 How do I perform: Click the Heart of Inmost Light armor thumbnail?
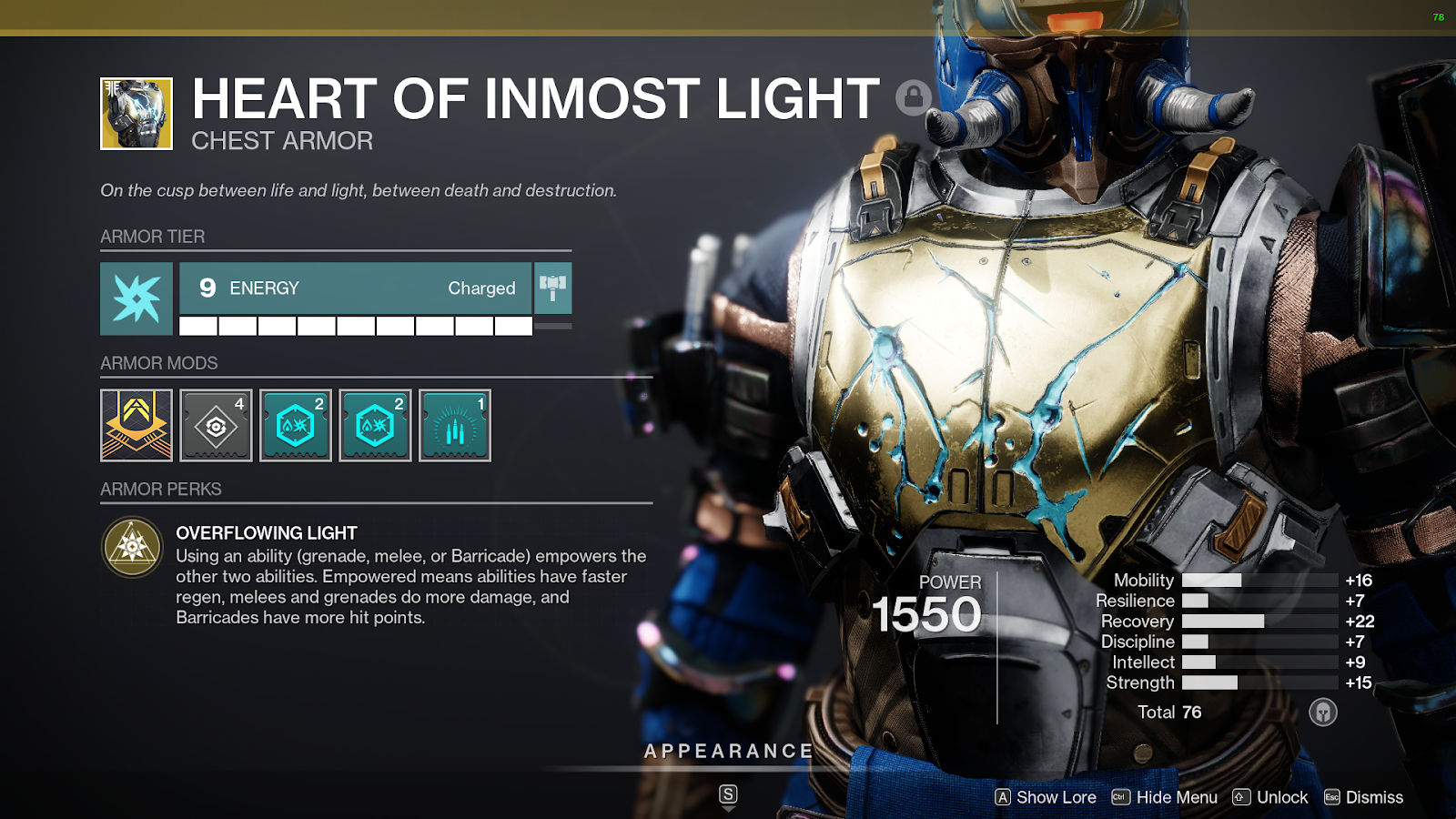tap(136, 114)
